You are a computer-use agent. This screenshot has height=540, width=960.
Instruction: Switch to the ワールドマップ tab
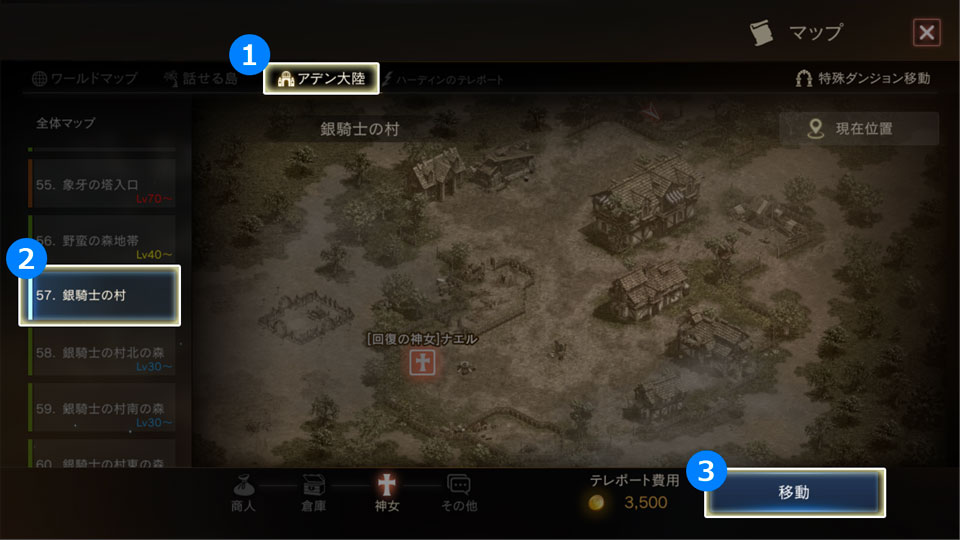tap(83, 78)
